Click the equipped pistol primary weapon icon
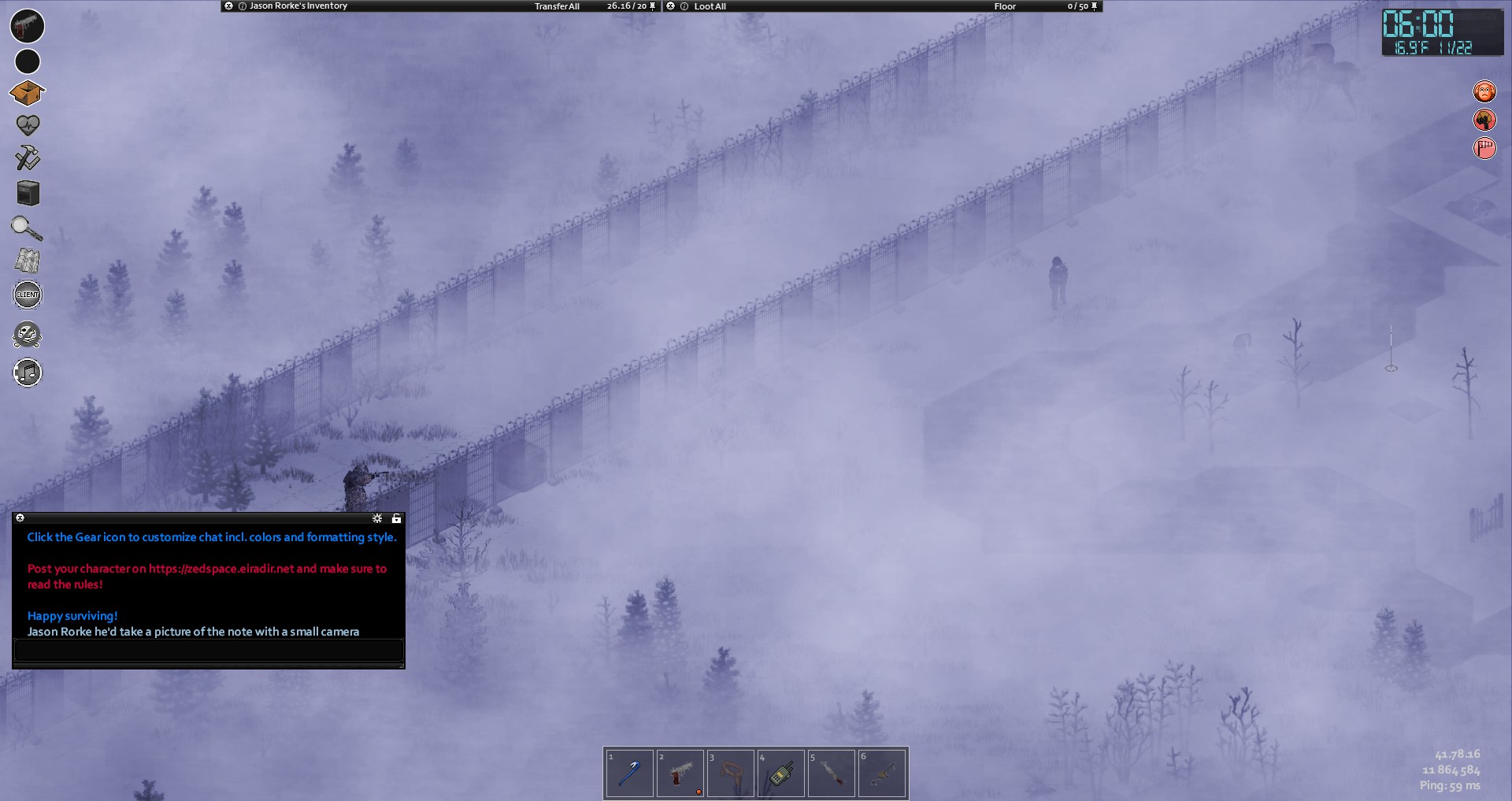Screen dimensions: 1512x801 27,25
